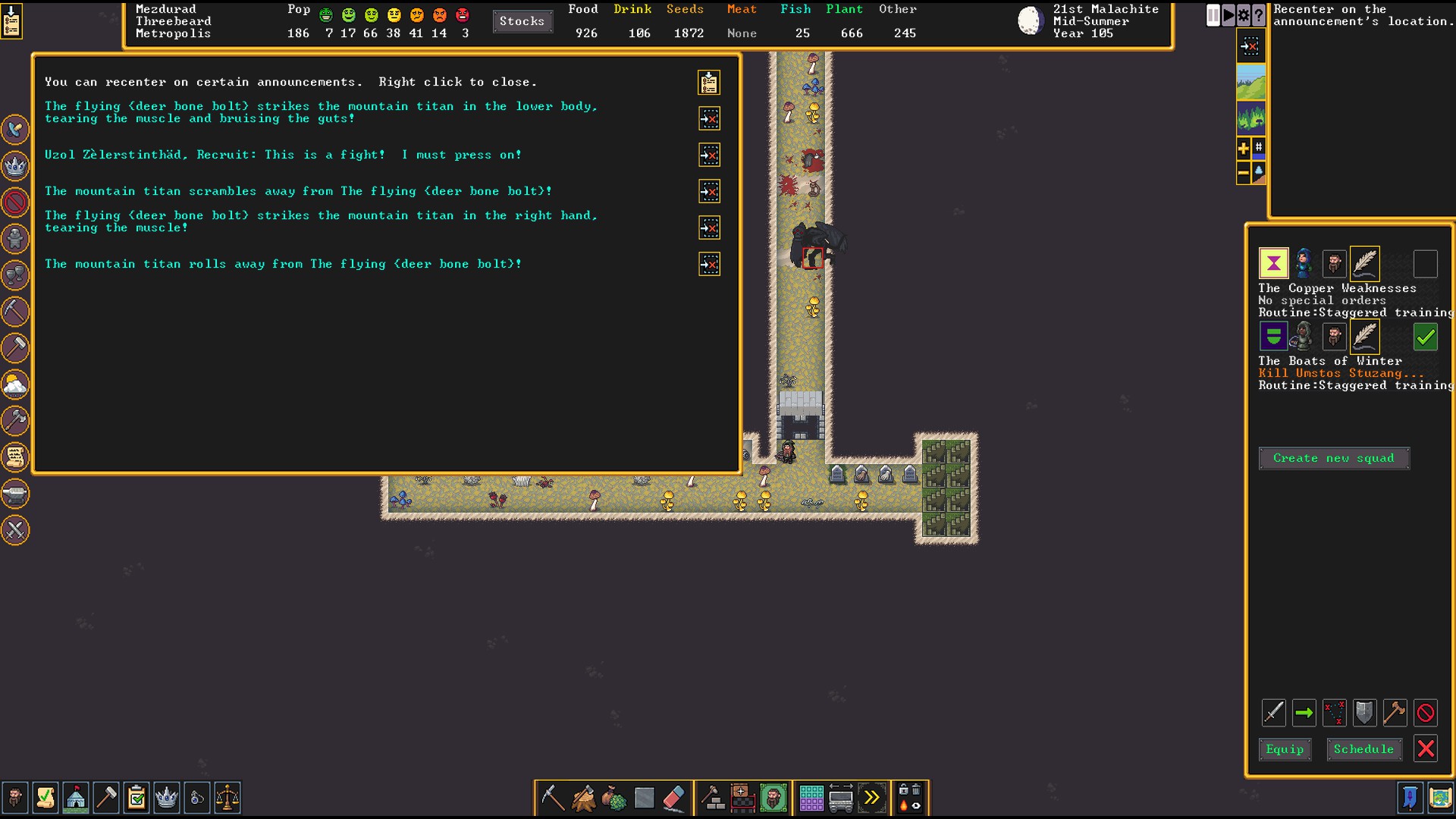Give the green arrow move order
The width and height of the screenshot is (1456, 819).
click(x=1304, y=713)
